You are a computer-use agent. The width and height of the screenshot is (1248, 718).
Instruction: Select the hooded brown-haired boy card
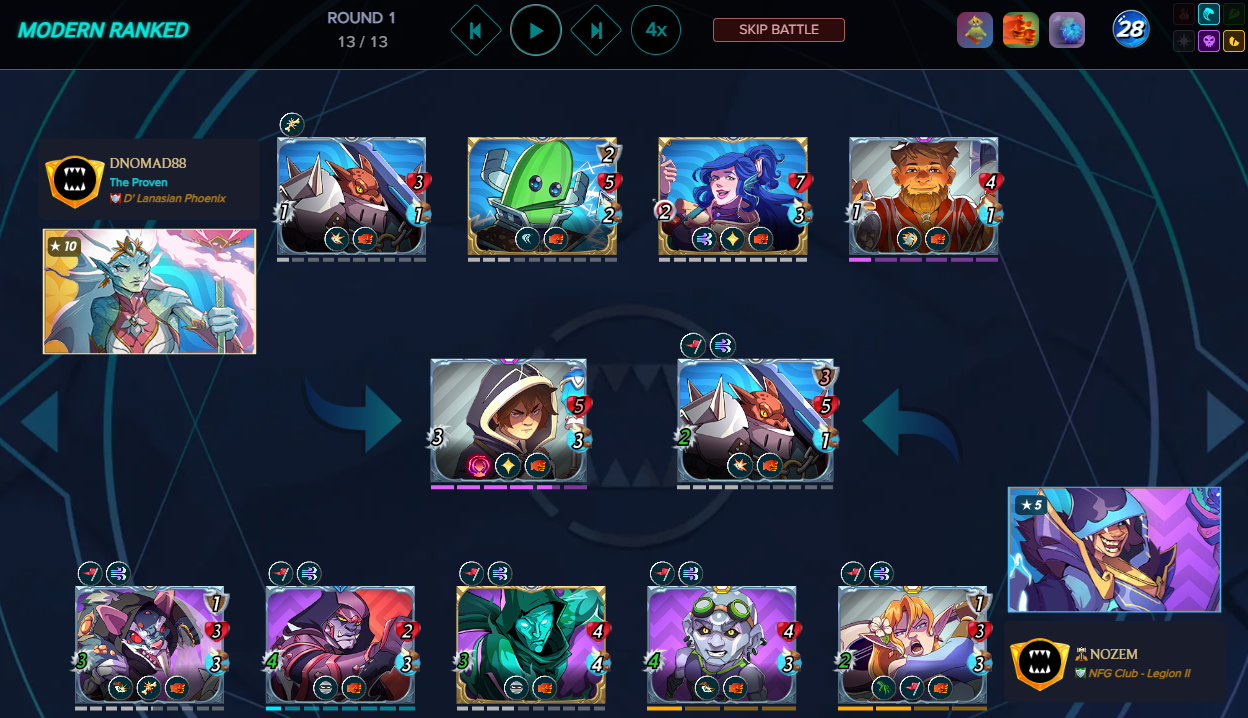(x=508, y=421)
